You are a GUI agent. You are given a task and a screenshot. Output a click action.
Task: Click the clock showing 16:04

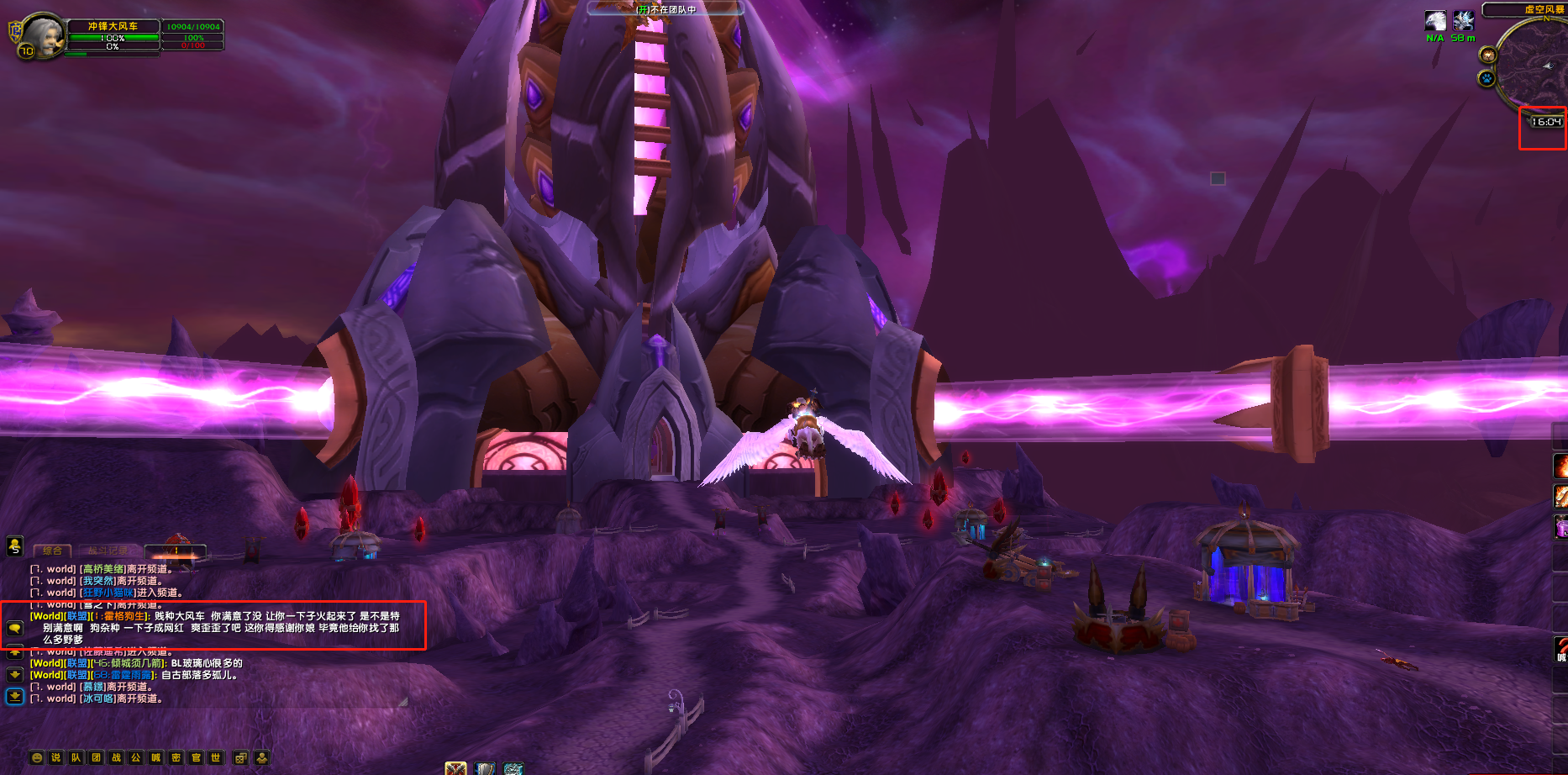click(1545, 122)
